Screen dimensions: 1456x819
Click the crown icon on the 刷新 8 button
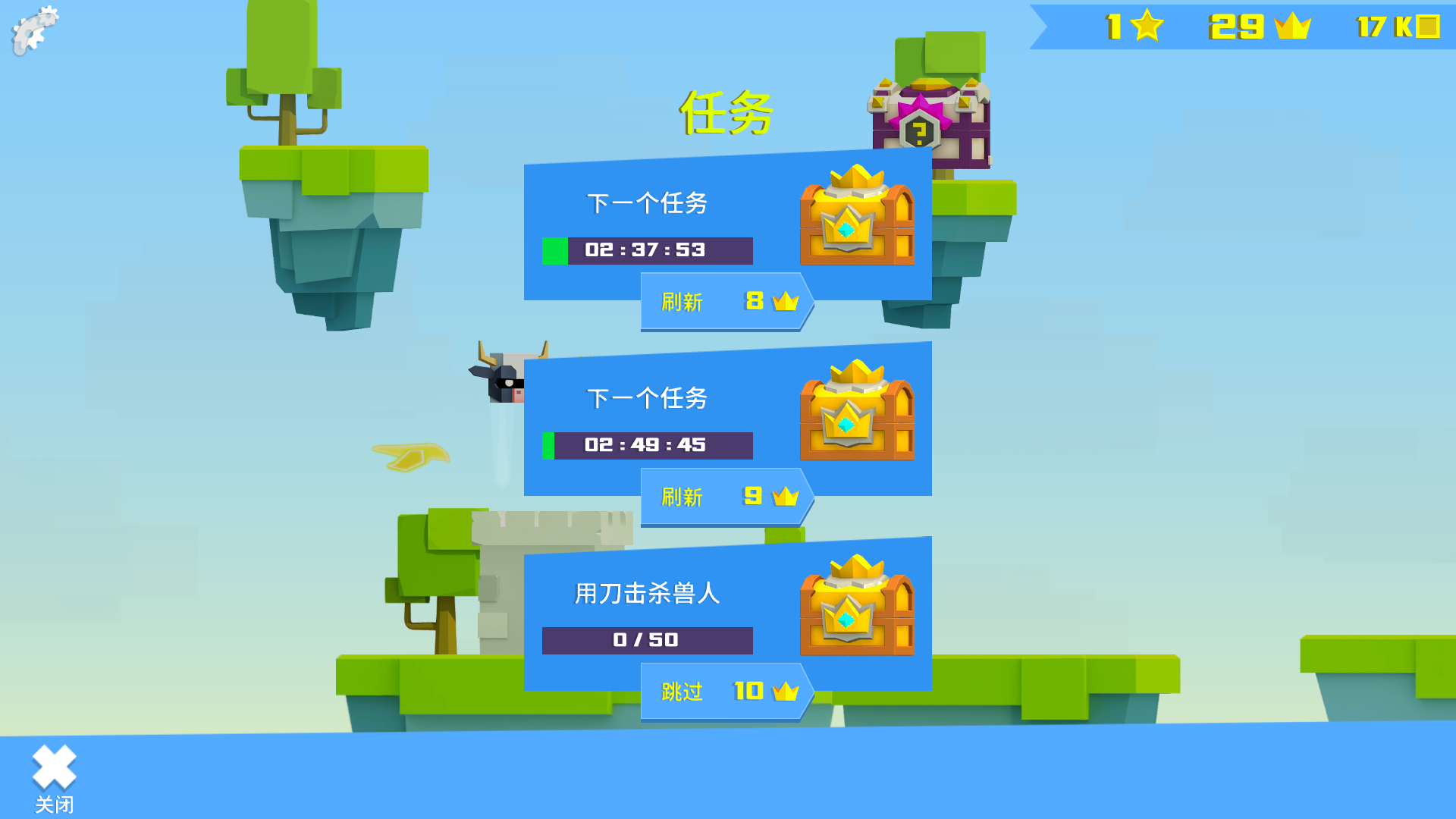(x=785, y=300)
